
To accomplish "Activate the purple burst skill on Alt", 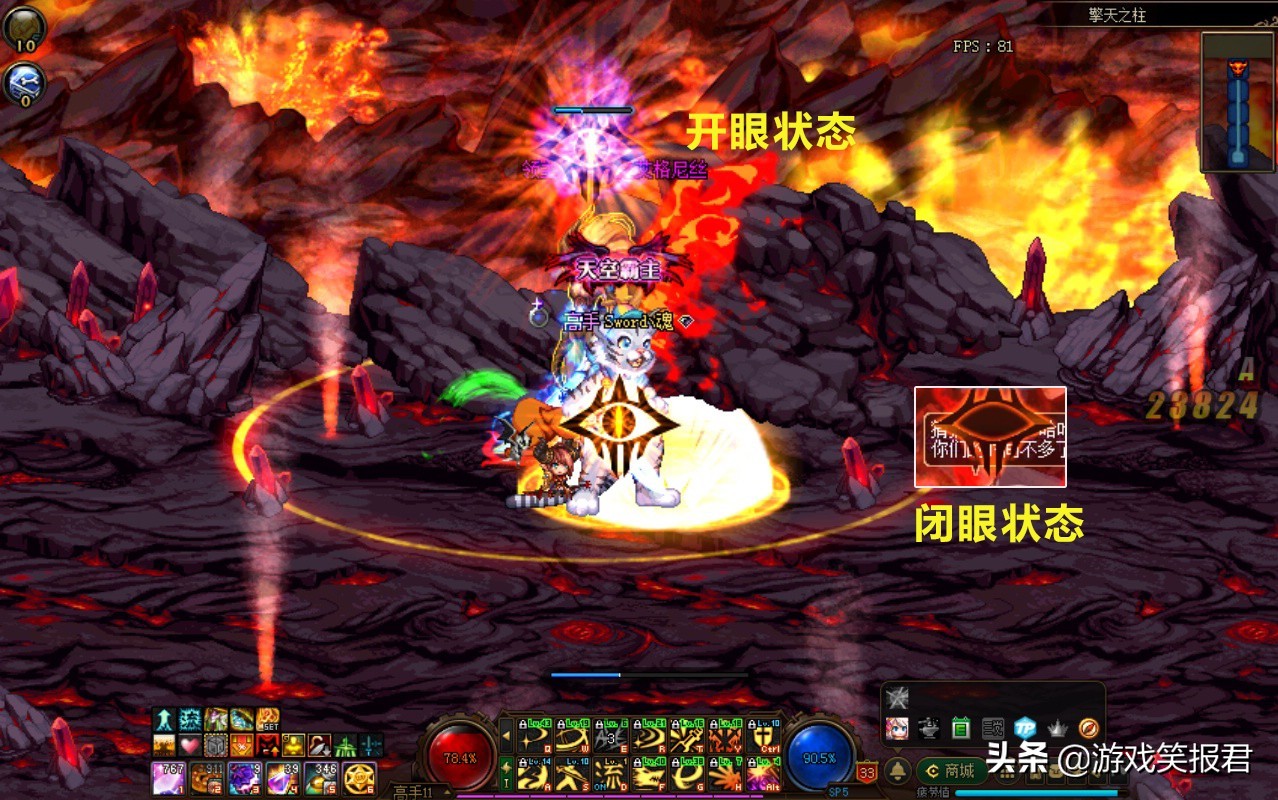I will (x=764, y=773).
